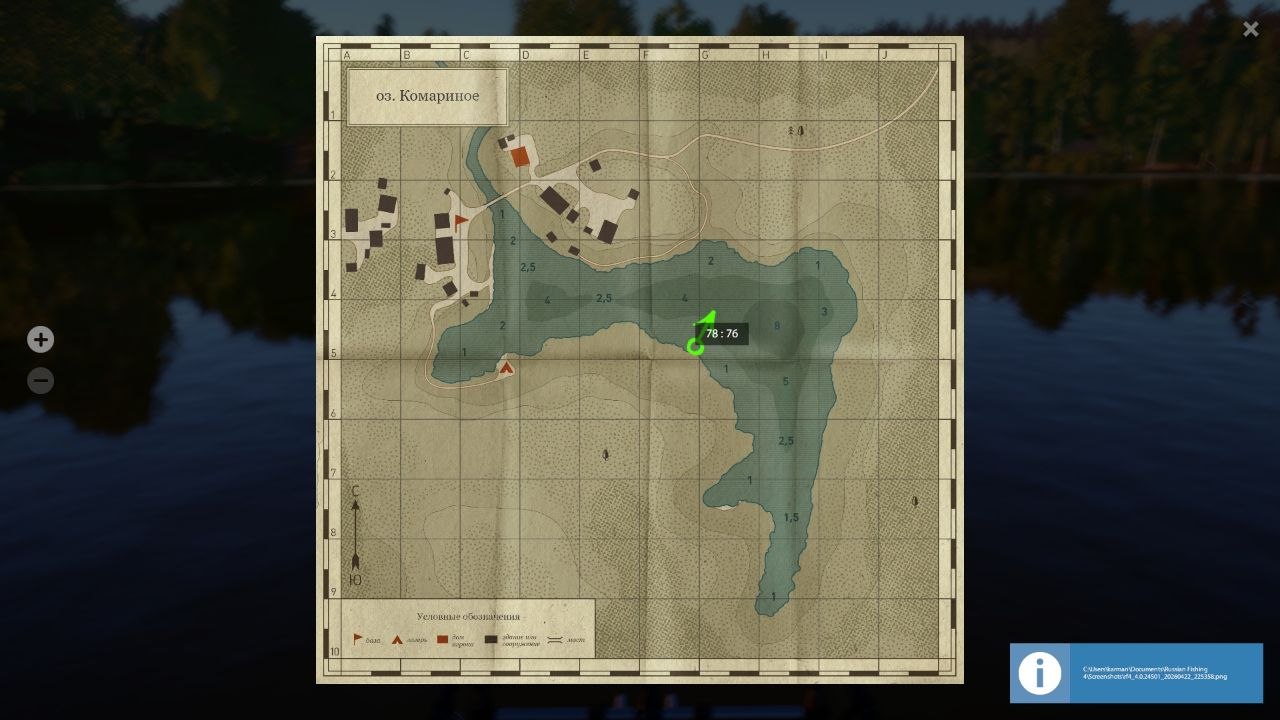Click the orange fisherman's house icon in the village
This screenshot has height=720, width=1280.
tap(520, 156)
